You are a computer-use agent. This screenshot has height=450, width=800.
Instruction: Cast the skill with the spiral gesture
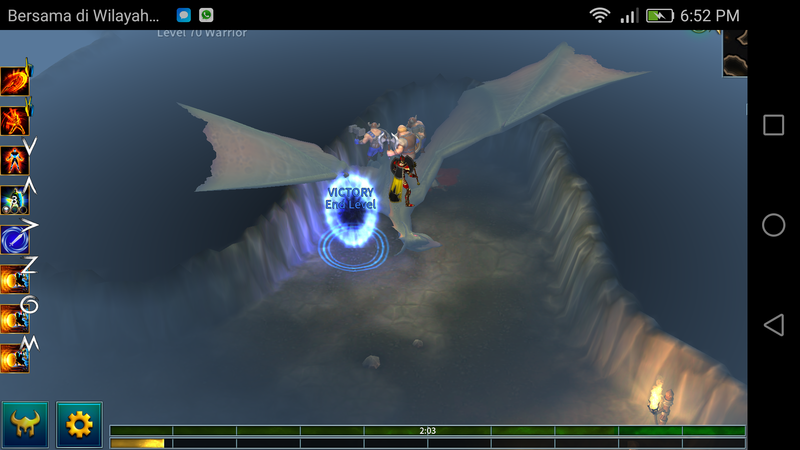tap(15, 319)
